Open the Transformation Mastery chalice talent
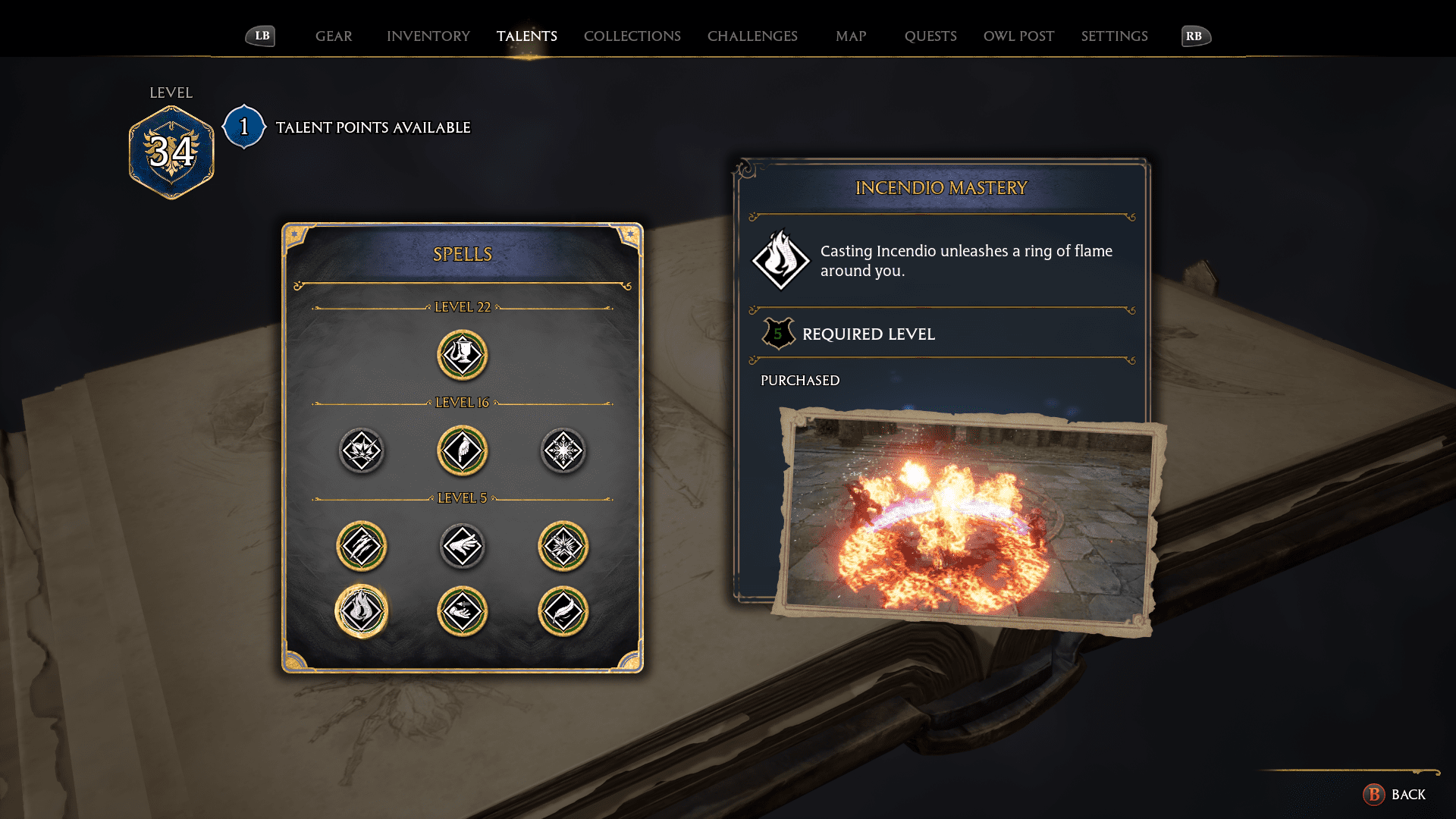This screenshot has width=1456, height=819. pos(462,354)
